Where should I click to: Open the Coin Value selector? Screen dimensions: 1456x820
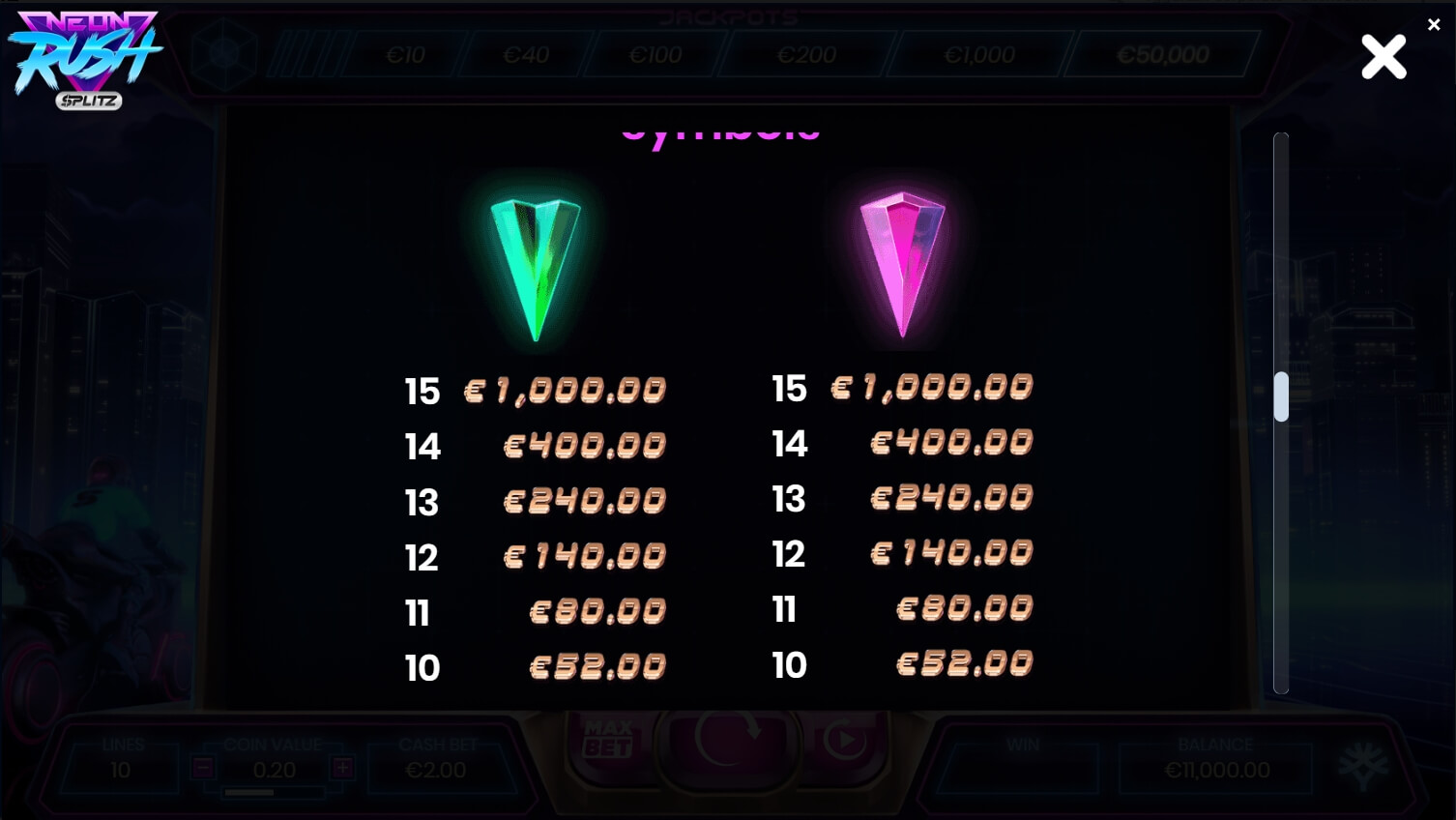pyautogui.click(x=275, y=770)
